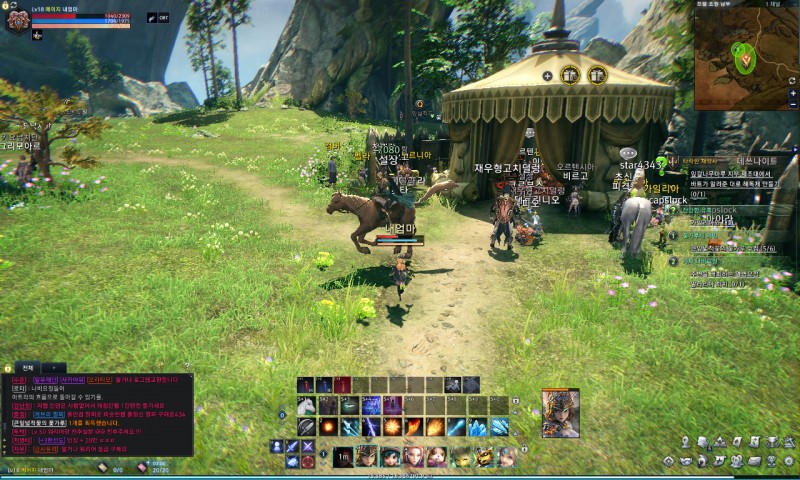This screenshot has width=800, height=480.
Task: Add a new chat tab with the plus
Action: (x=52, y=368)
